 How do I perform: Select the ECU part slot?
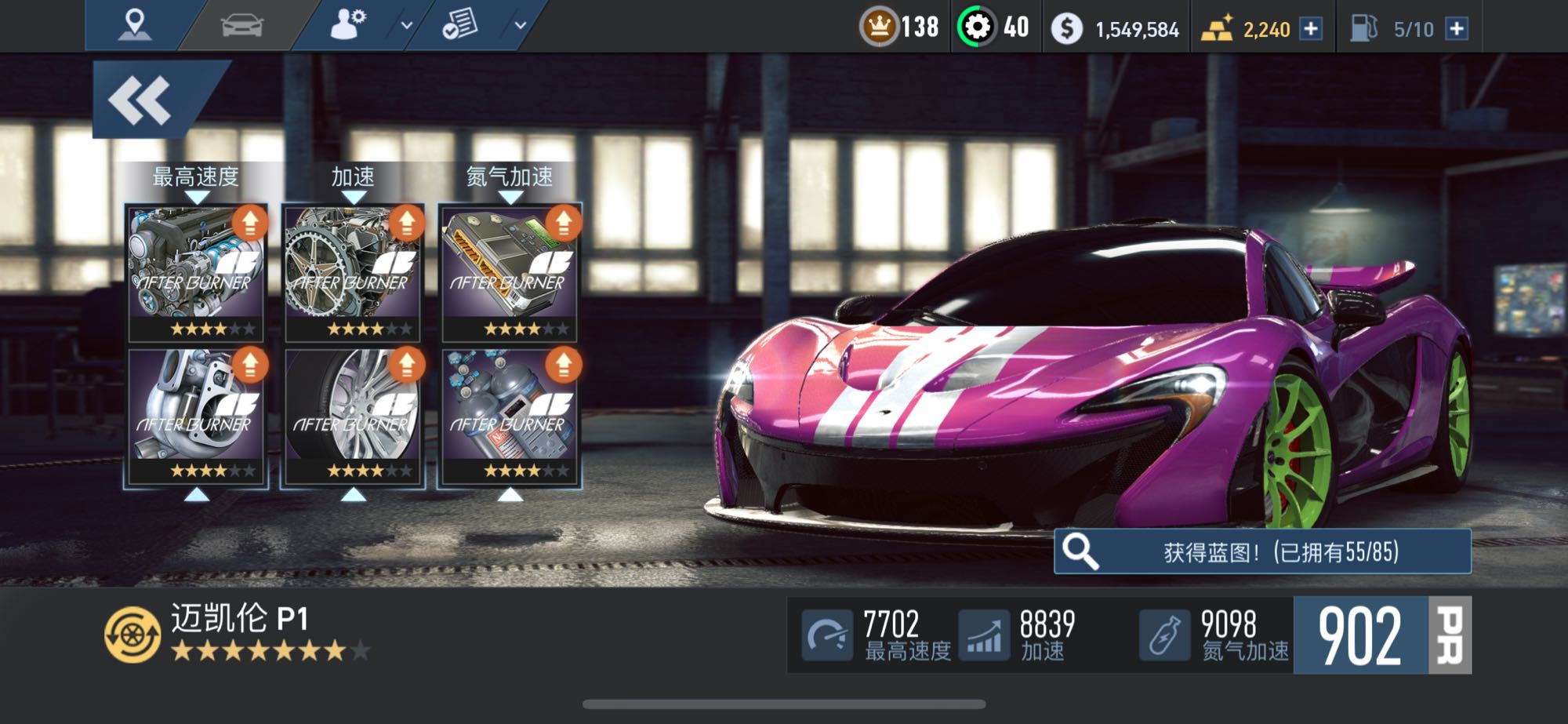pyautogui.click(x=510, y=271)
